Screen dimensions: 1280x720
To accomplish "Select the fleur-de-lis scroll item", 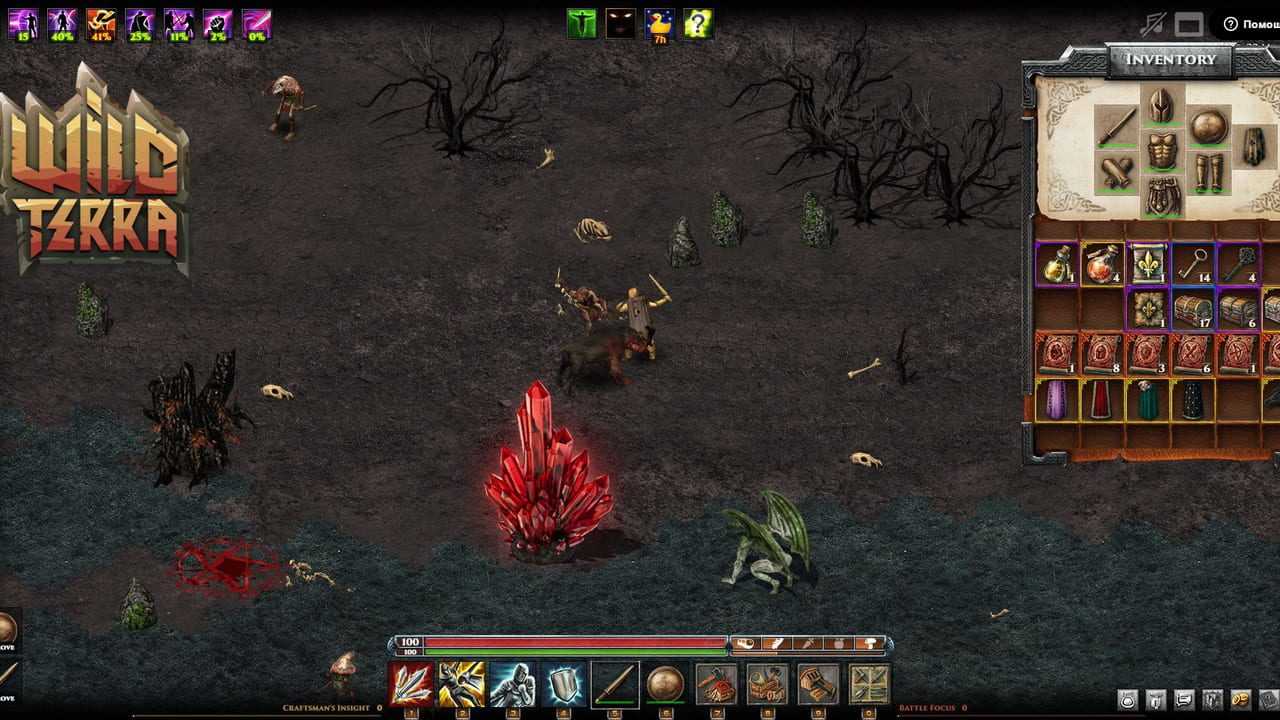I will (x=1148, y=264).
